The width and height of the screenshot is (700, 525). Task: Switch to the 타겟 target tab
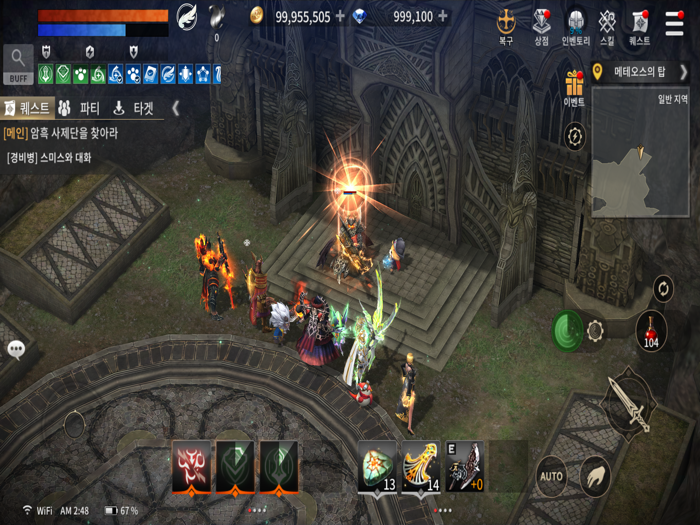[x=134, y=108]
